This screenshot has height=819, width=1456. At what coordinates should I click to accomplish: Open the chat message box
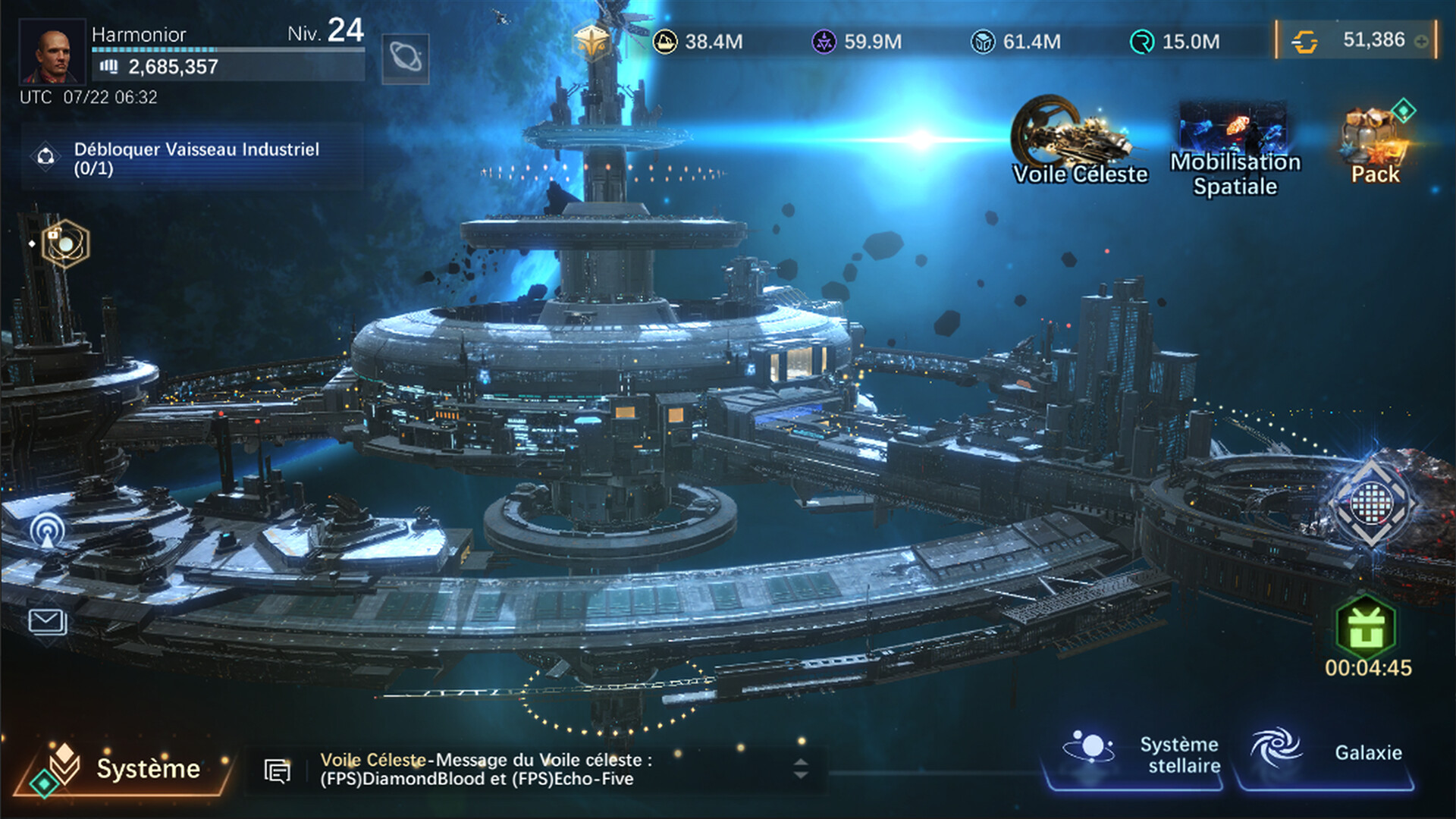(x=485, y=770)
